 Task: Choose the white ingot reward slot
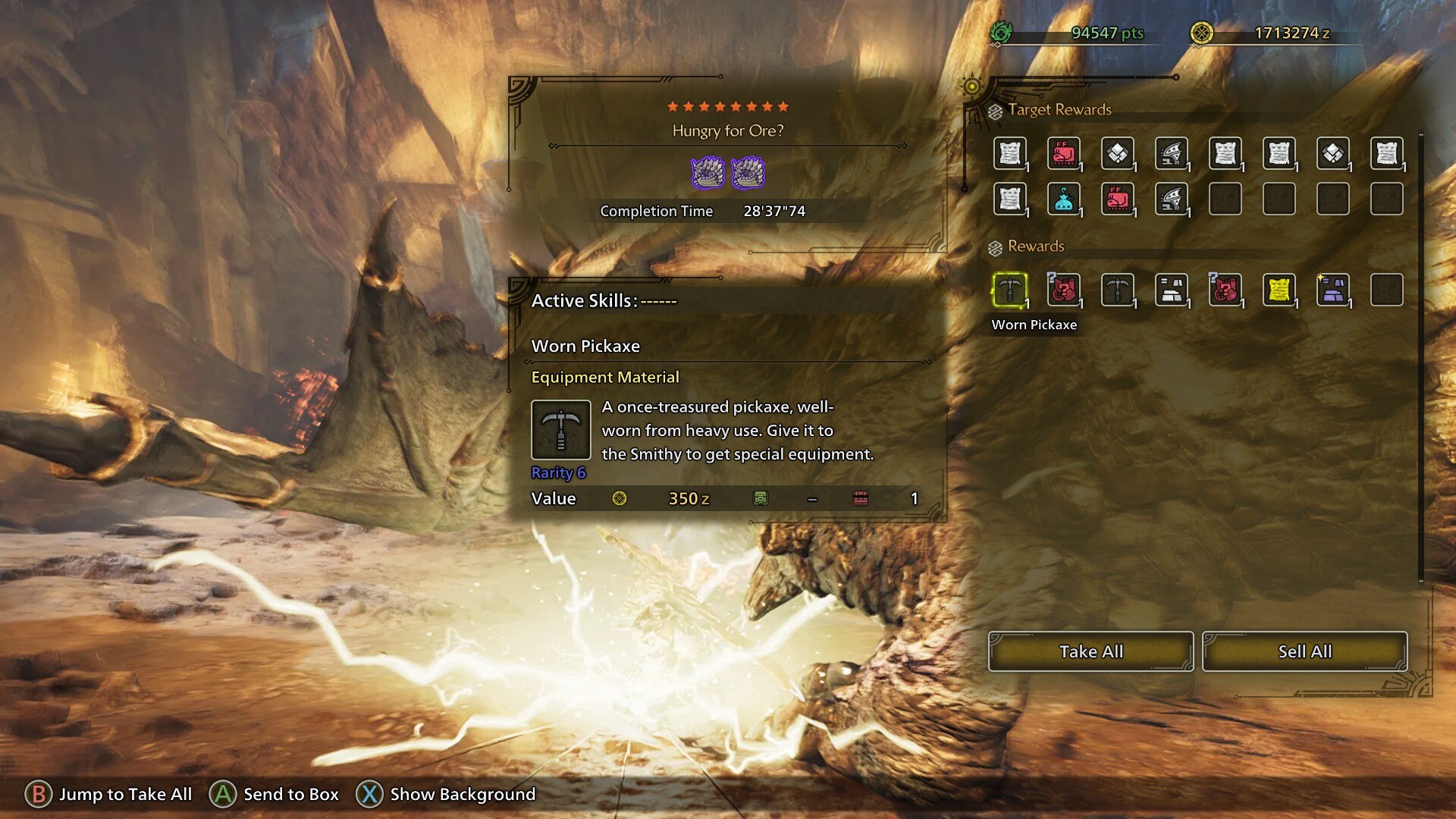pos(1171,290)
